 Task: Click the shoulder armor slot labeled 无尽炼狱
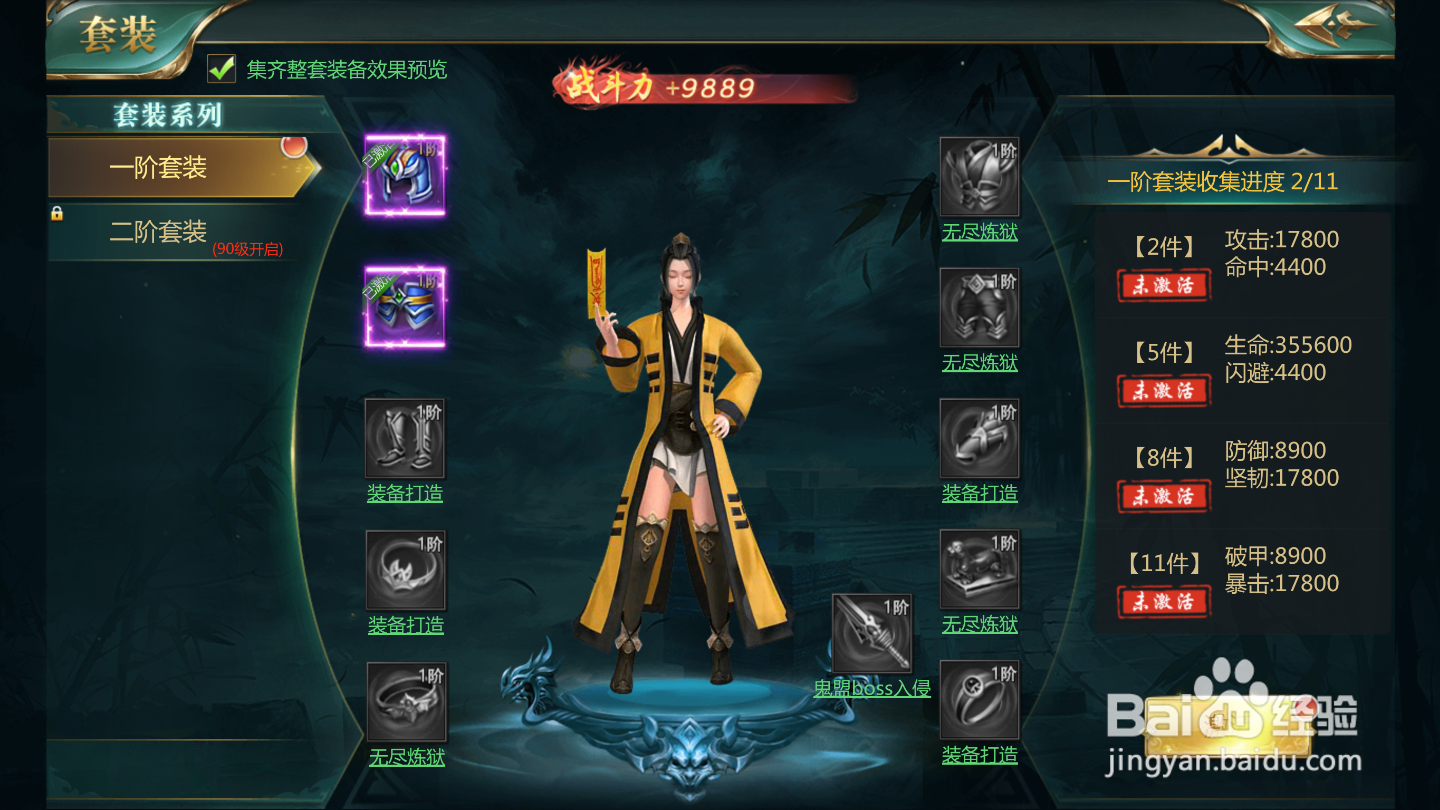(x=980, y=175)
